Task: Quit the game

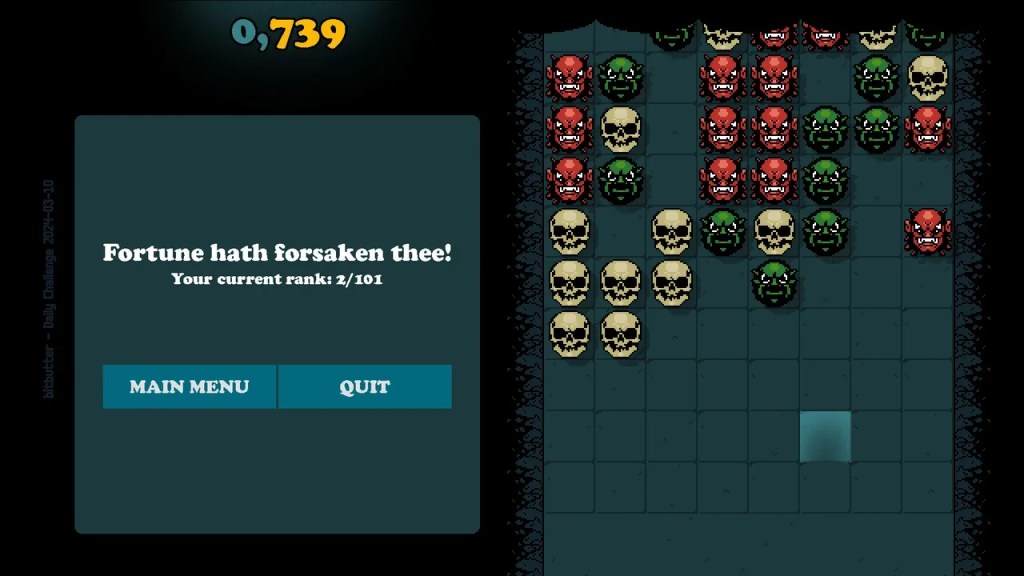Action: (x=365, y=387)
